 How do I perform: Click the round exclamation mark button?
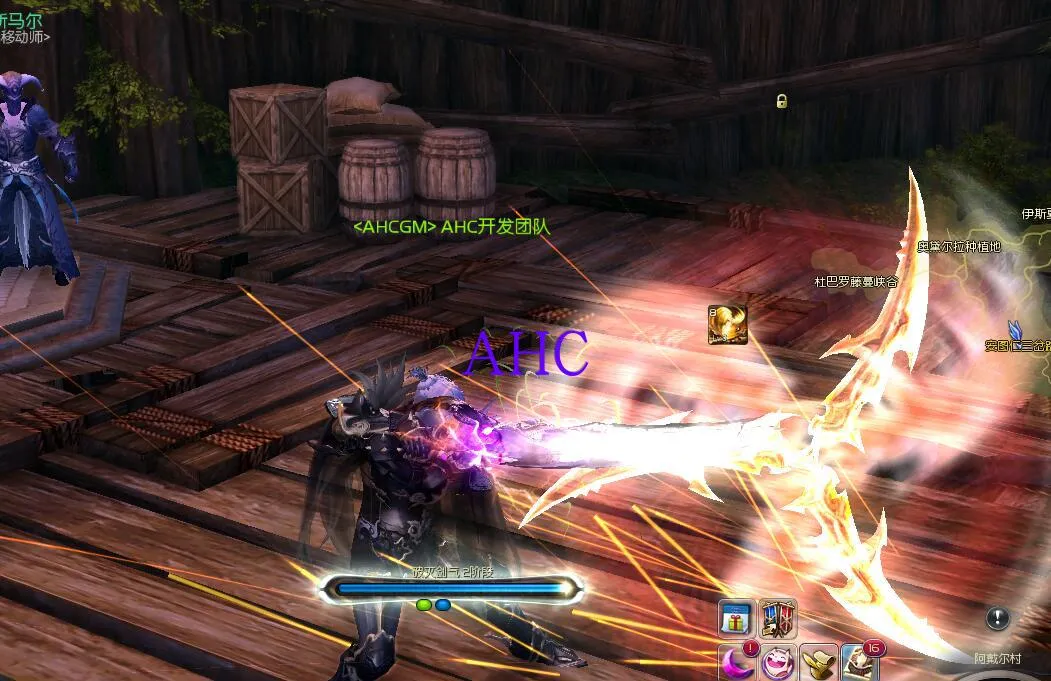click(x=997, y=618)
